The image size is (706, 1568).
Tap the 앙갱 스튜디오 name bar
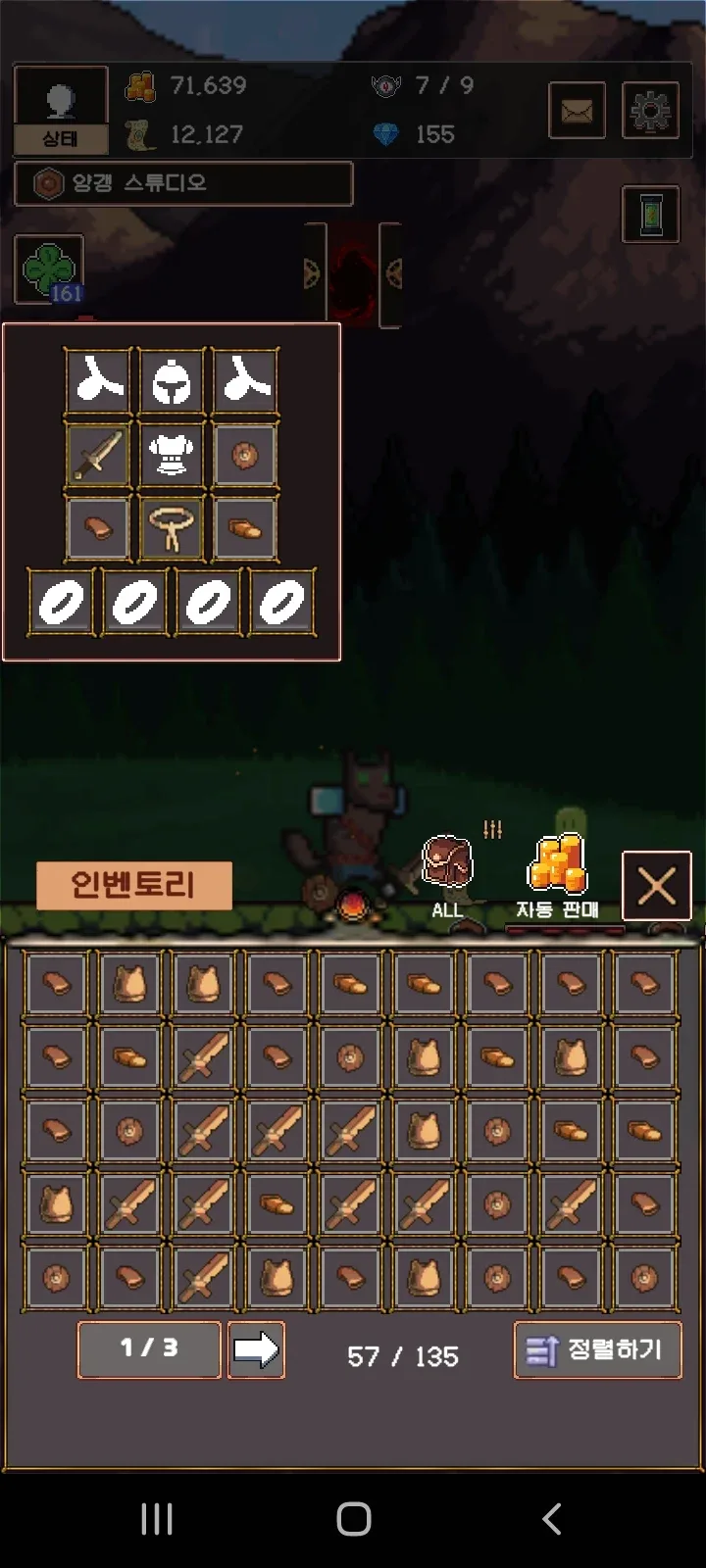[x=183, y=183]
